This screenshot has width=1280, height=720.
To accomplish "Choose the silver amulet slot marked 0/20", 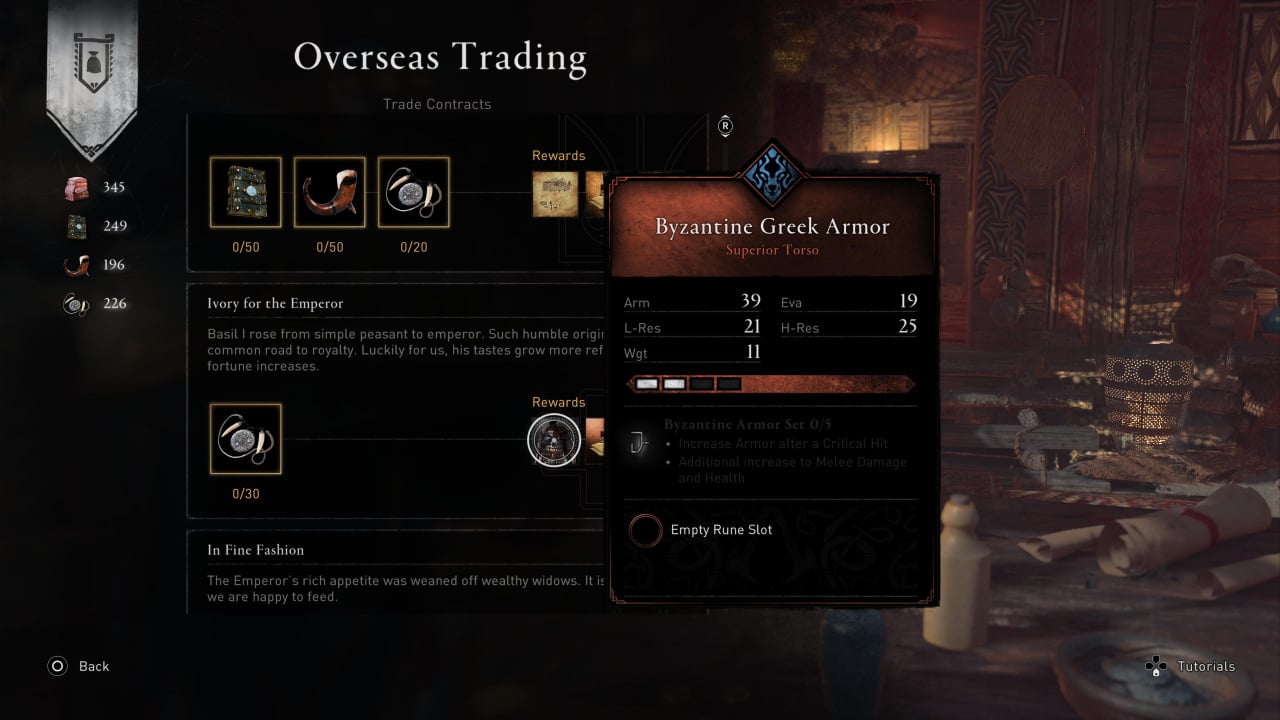I will [x=413, y=192].
